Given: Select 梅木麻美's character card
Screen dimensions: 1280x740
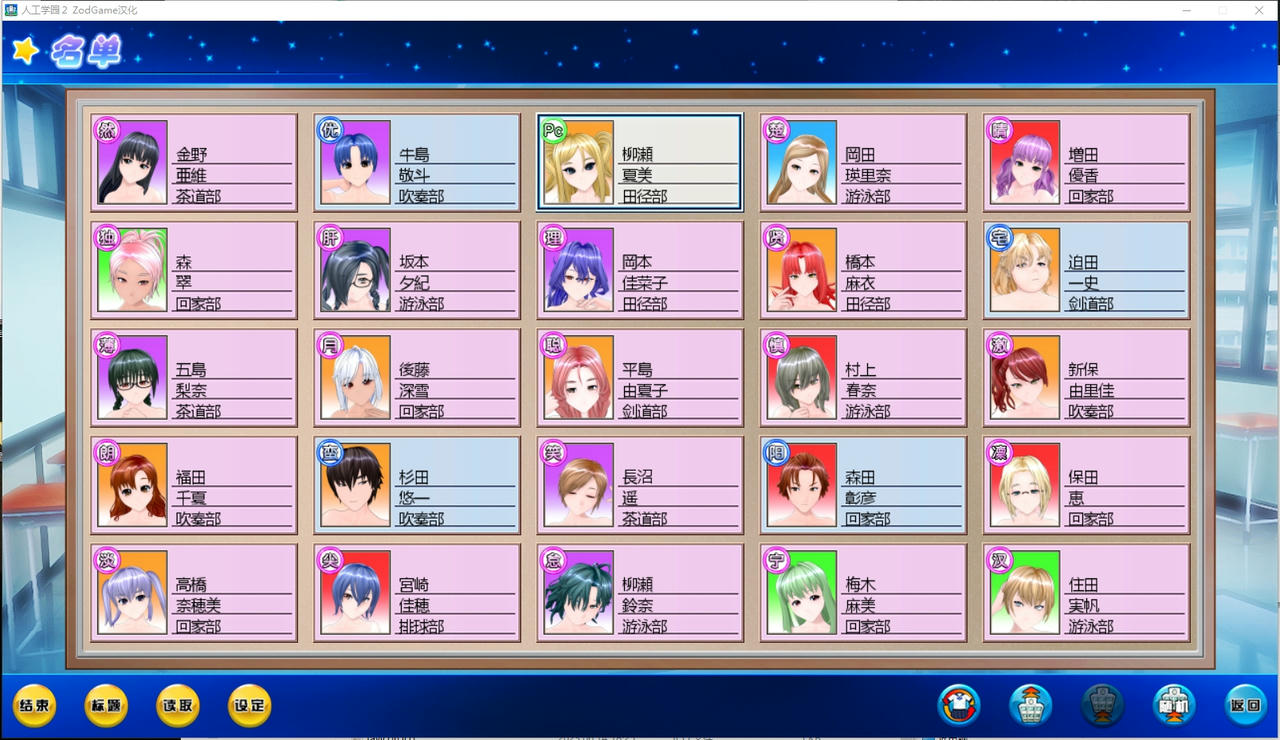Looking at the screenshot, I should click(x=862, y=591).
